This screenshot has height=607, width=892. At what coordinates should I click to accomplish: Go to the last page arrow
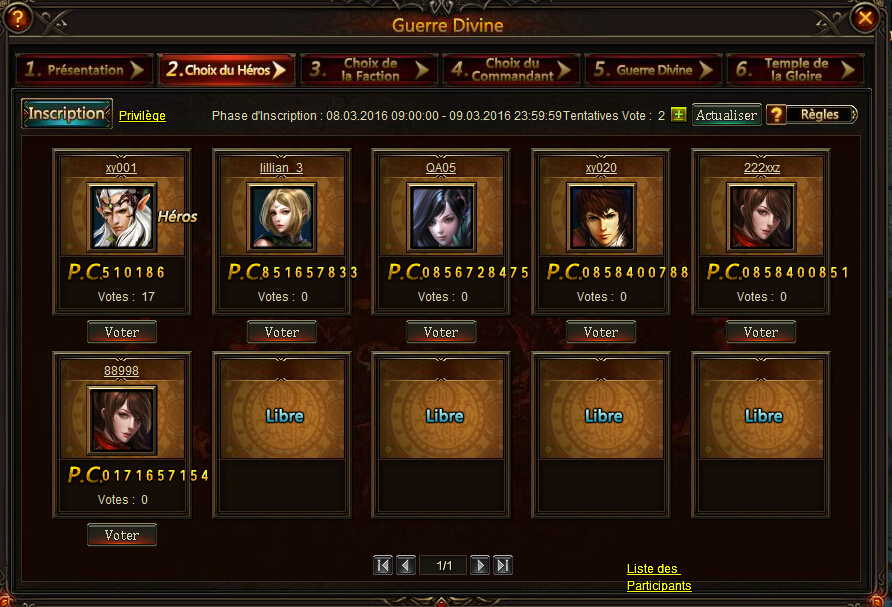pos(503,566)
